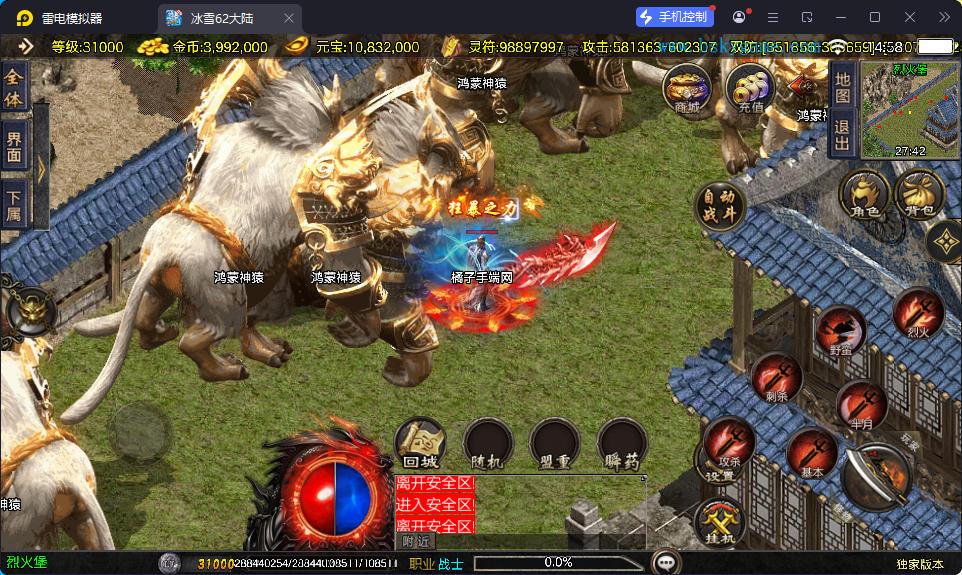Open the 角色 character sheet
The image size is (962, 575).
[x=864, y=195]
